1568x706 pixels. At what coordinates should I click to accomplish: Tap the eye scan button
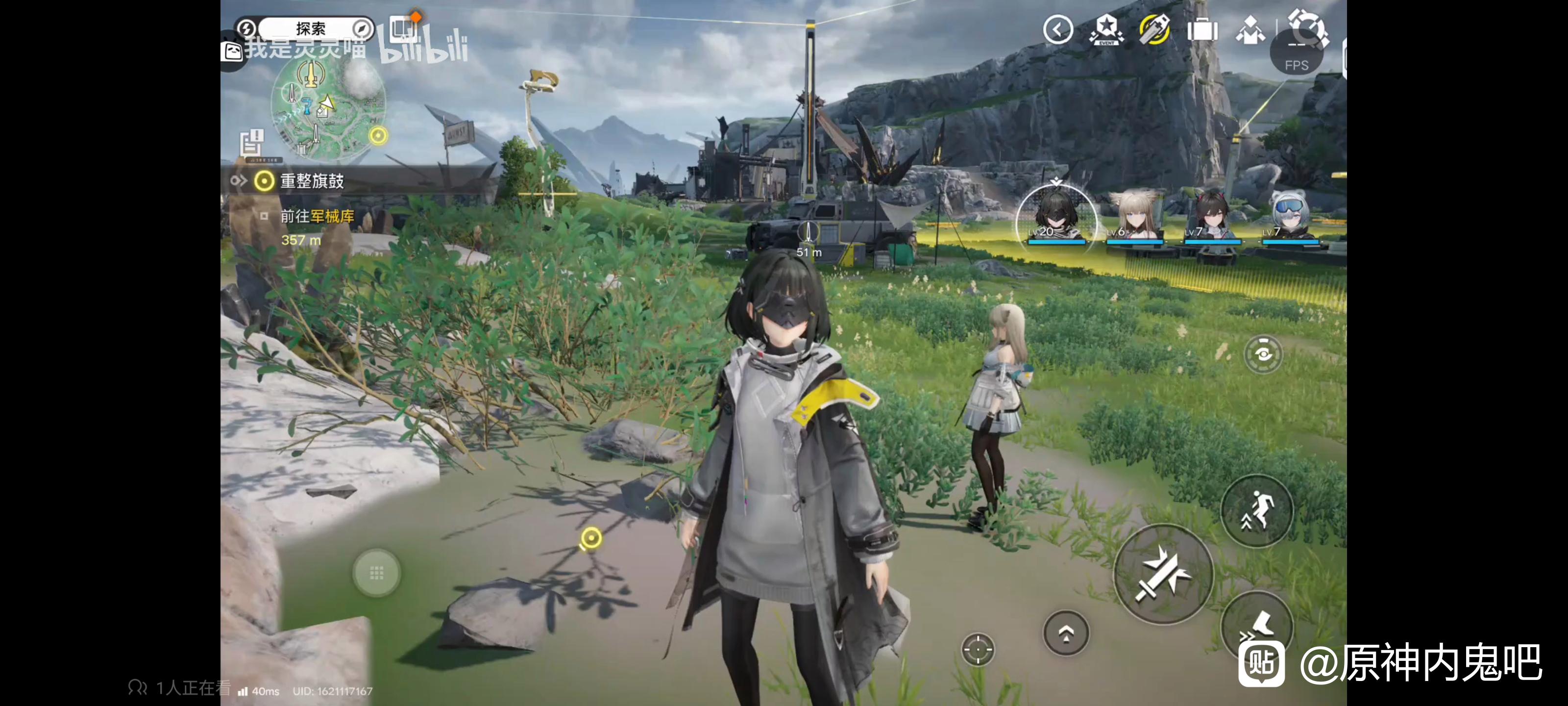1263,354
